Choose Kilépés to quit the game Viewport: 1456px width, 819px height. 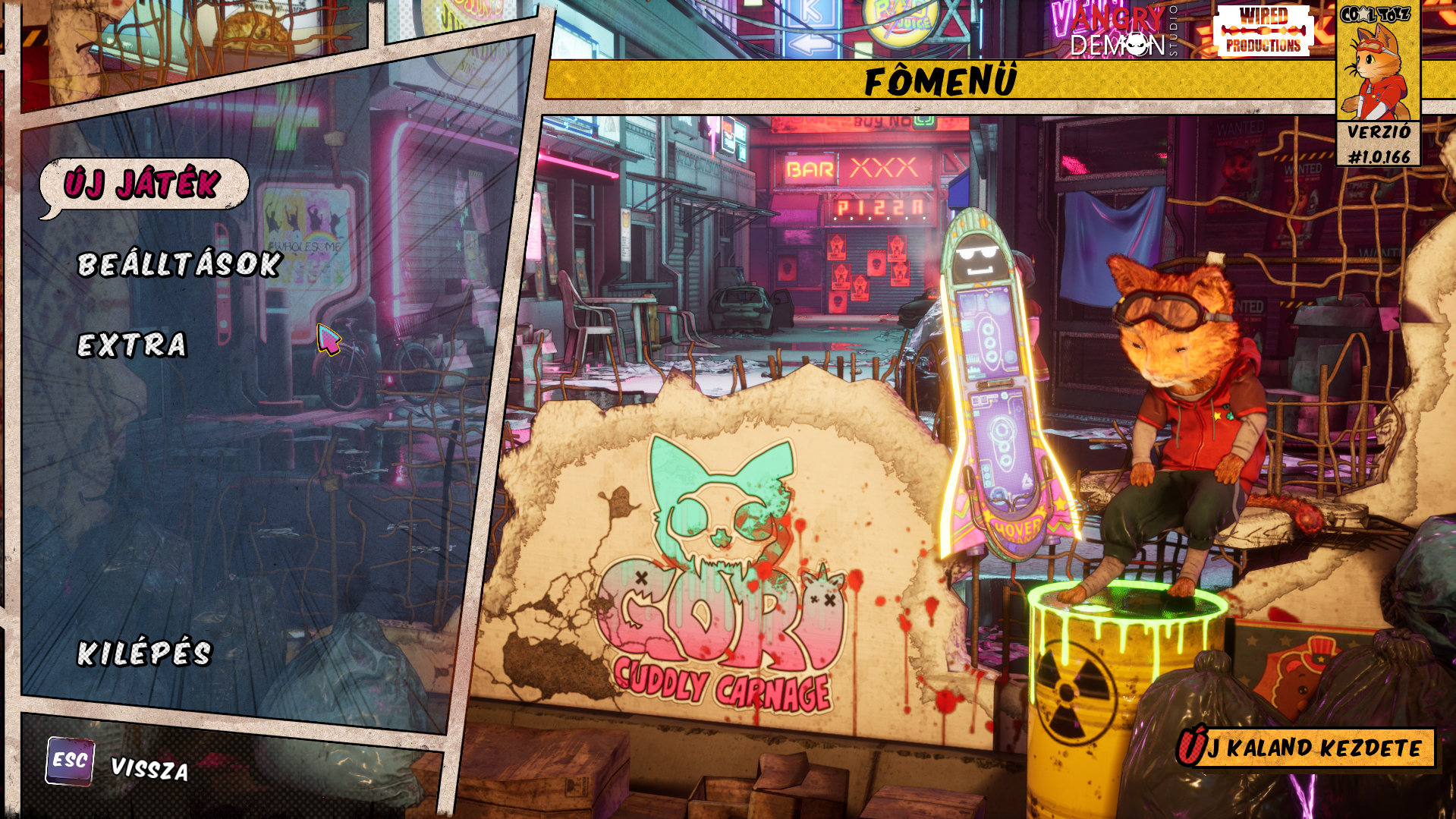point(145,653)
